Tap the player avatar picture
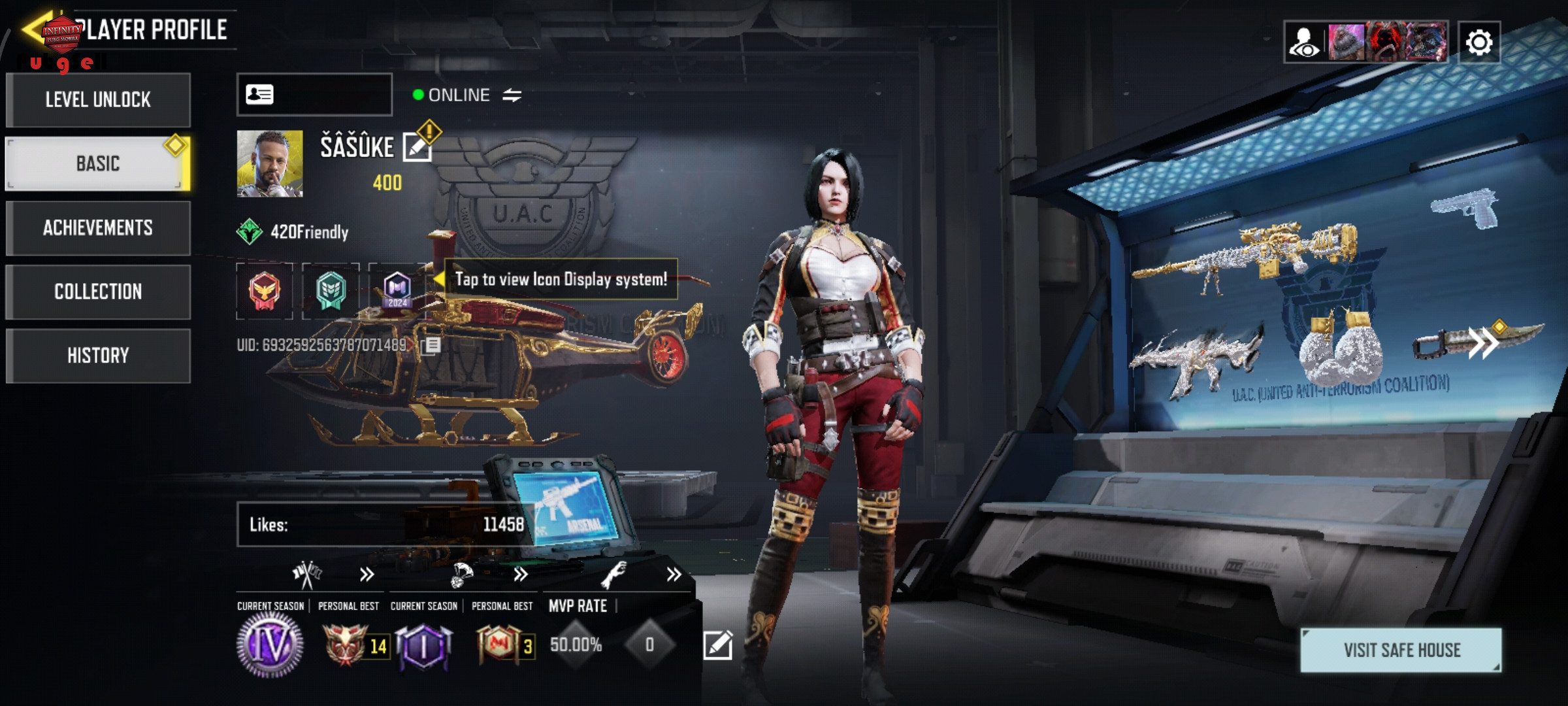 [x=270, y=163]
